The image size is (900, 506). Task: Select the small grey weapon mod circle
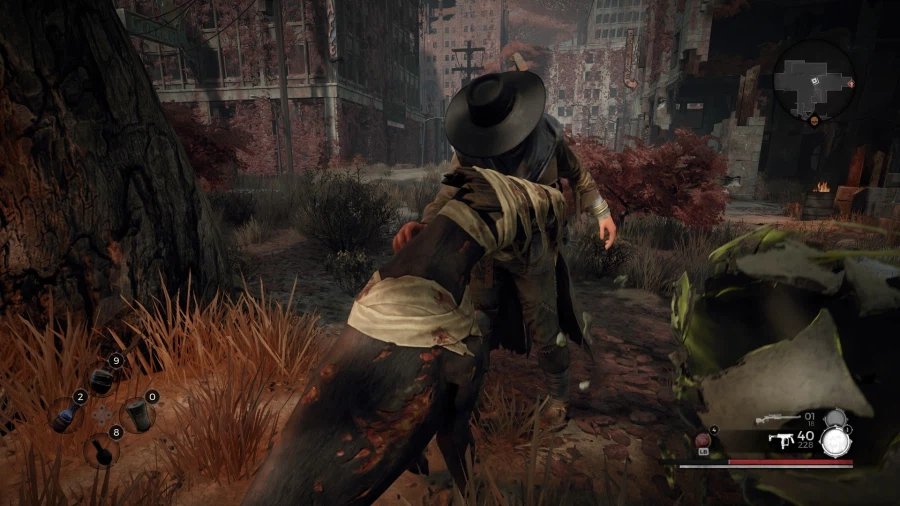834,418
